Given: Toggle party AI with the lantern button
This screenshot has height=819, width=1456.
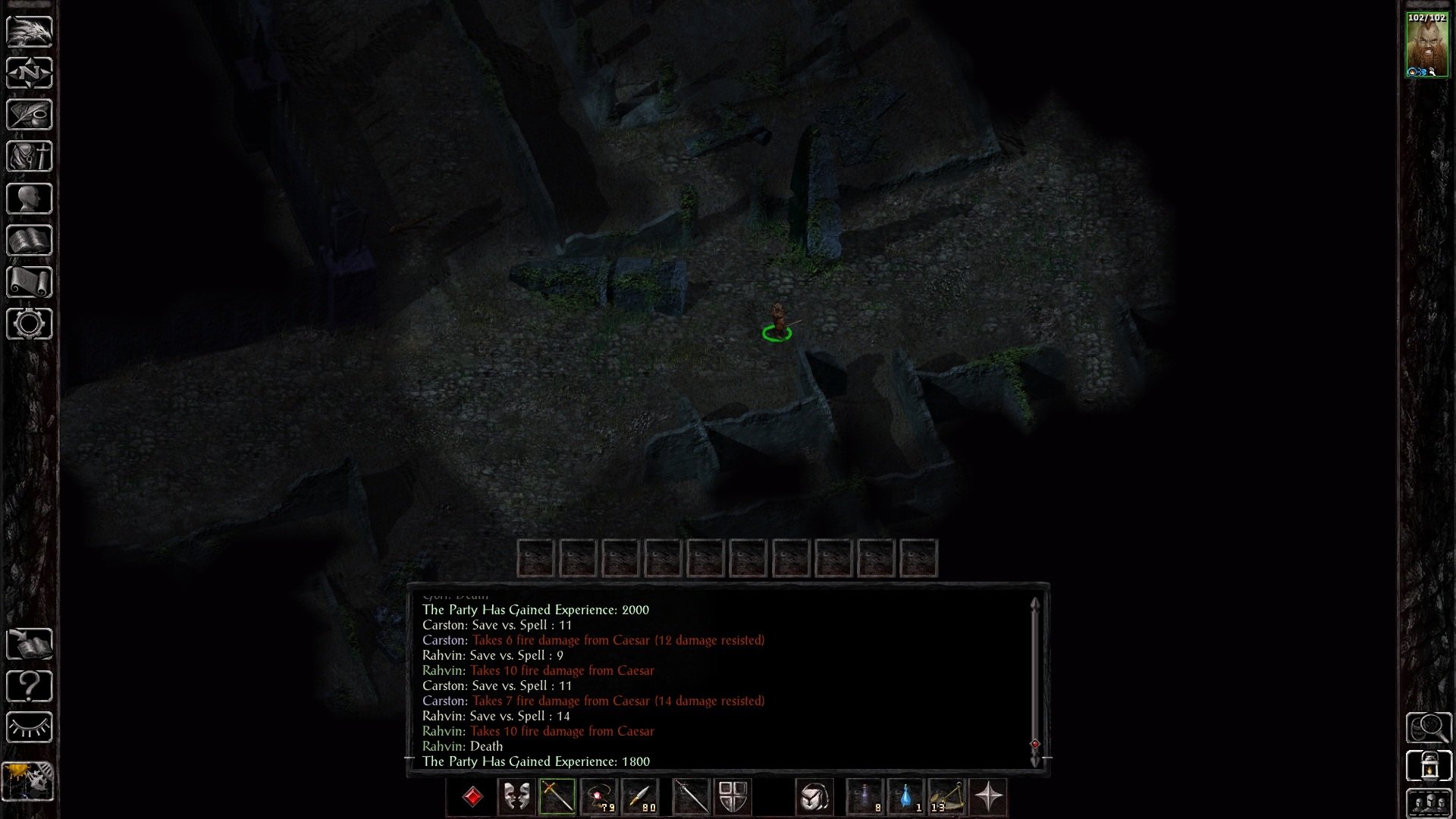Looking at the screenshot, I should [1429, 765].
